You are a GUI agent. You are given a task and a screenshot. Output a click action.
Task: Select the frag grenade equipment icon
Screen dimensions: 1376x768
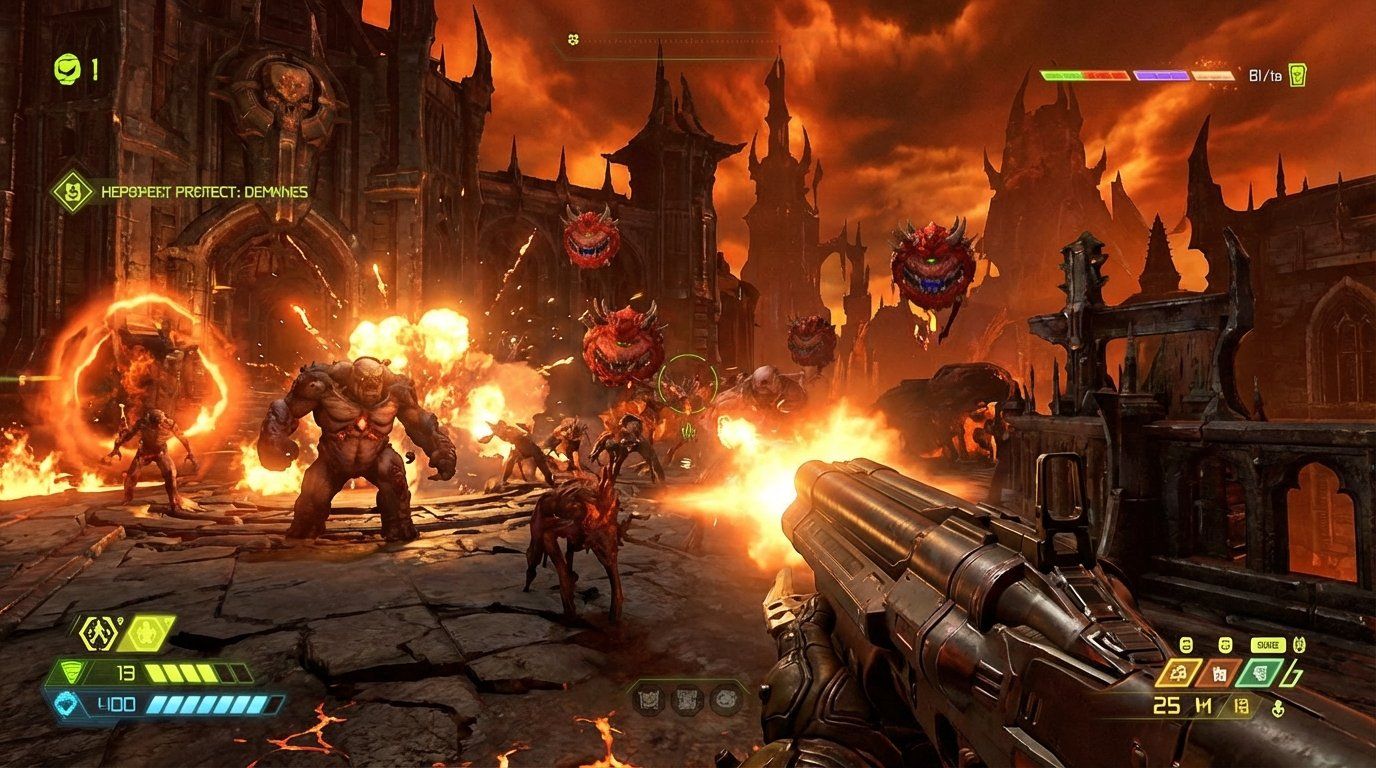pos(98,633)
